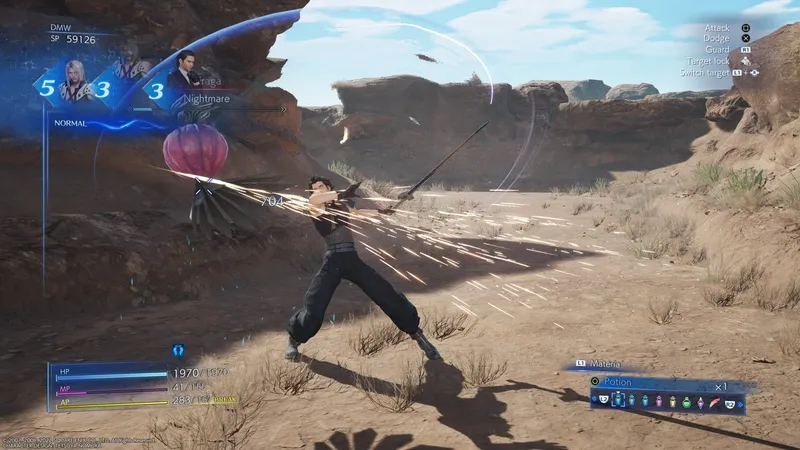Cycle the command bar with the left arrow
The height and width of the screenshot is (450, 800).
pyautogui.click(x=594, y=401)
